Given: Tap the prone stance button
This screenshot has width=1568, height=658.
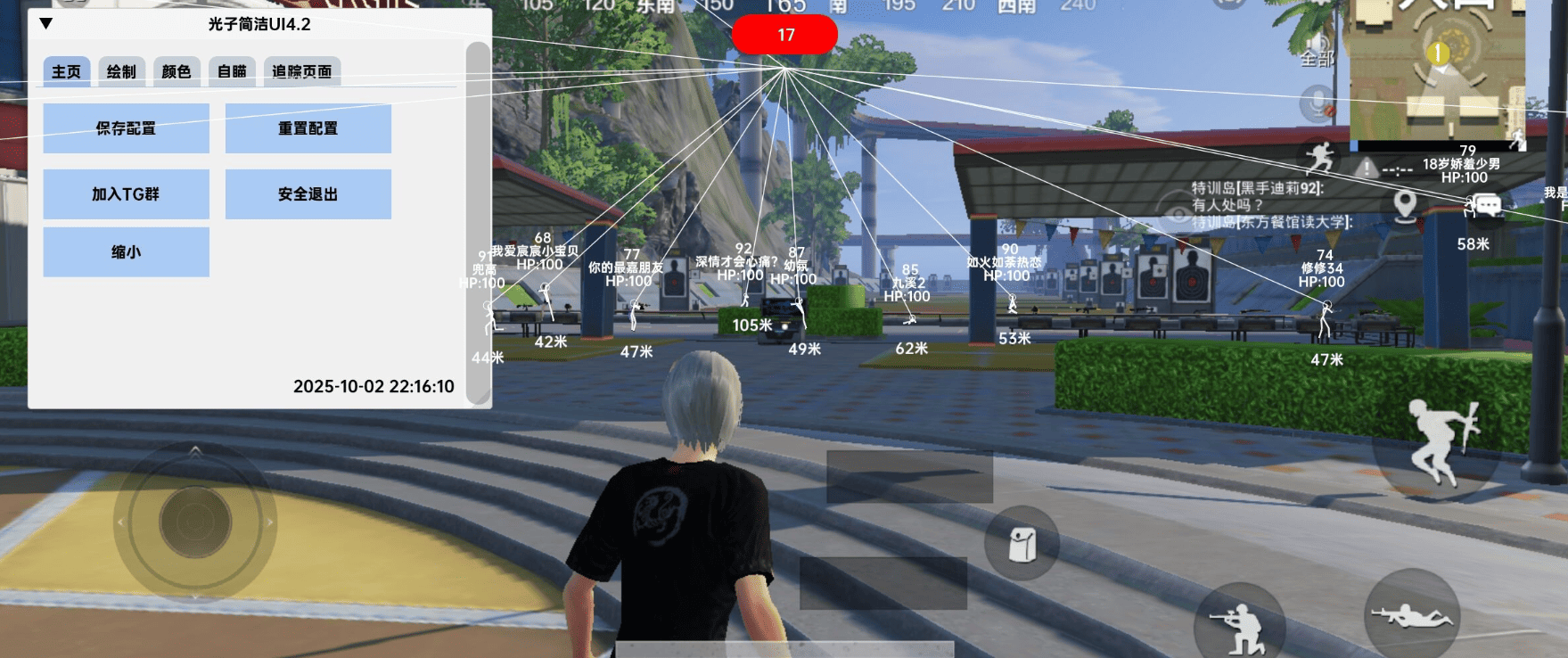Looking at the screenshot, I should [1411, 615].
